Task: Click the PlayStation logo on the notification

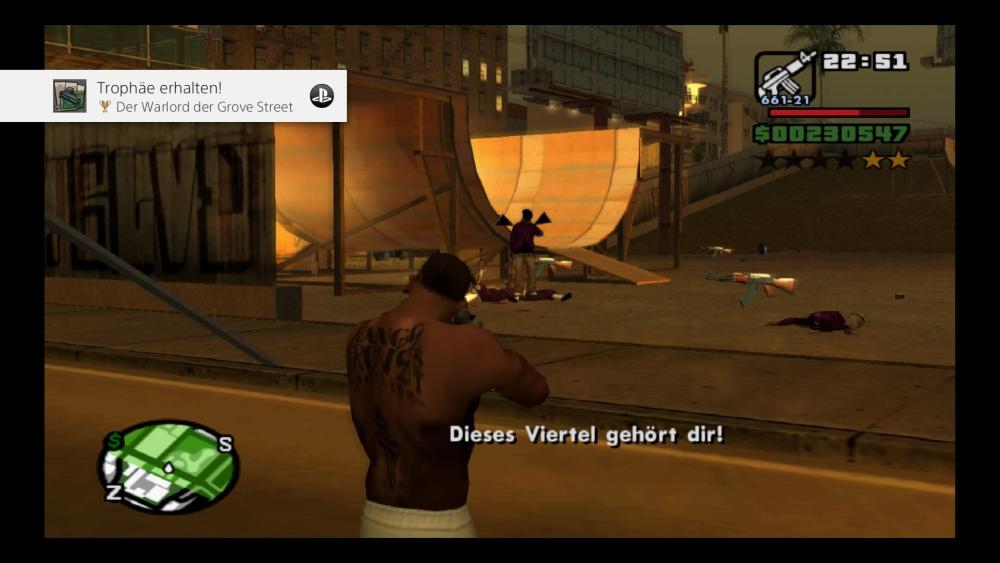Action: coord(321,96)
